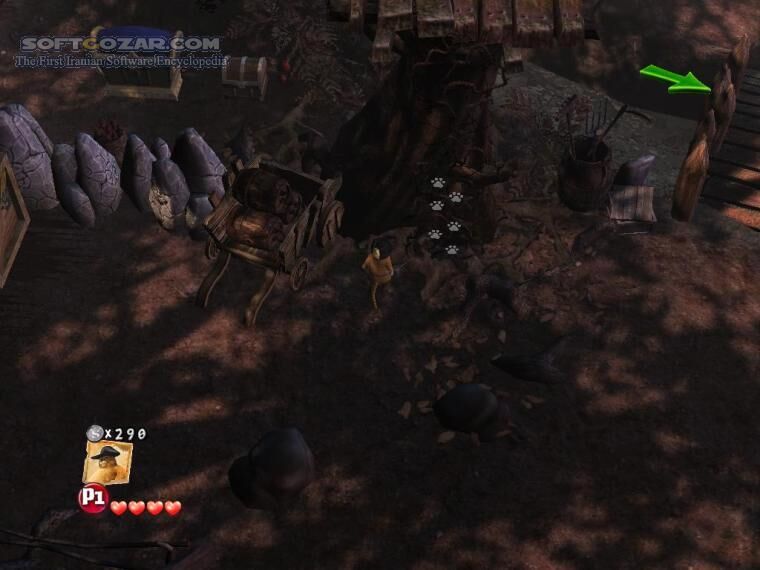Click the green objective direction arrow
The height and width of the screenshot is (570, 760).
pyautogui.click(x=675, y=79)
